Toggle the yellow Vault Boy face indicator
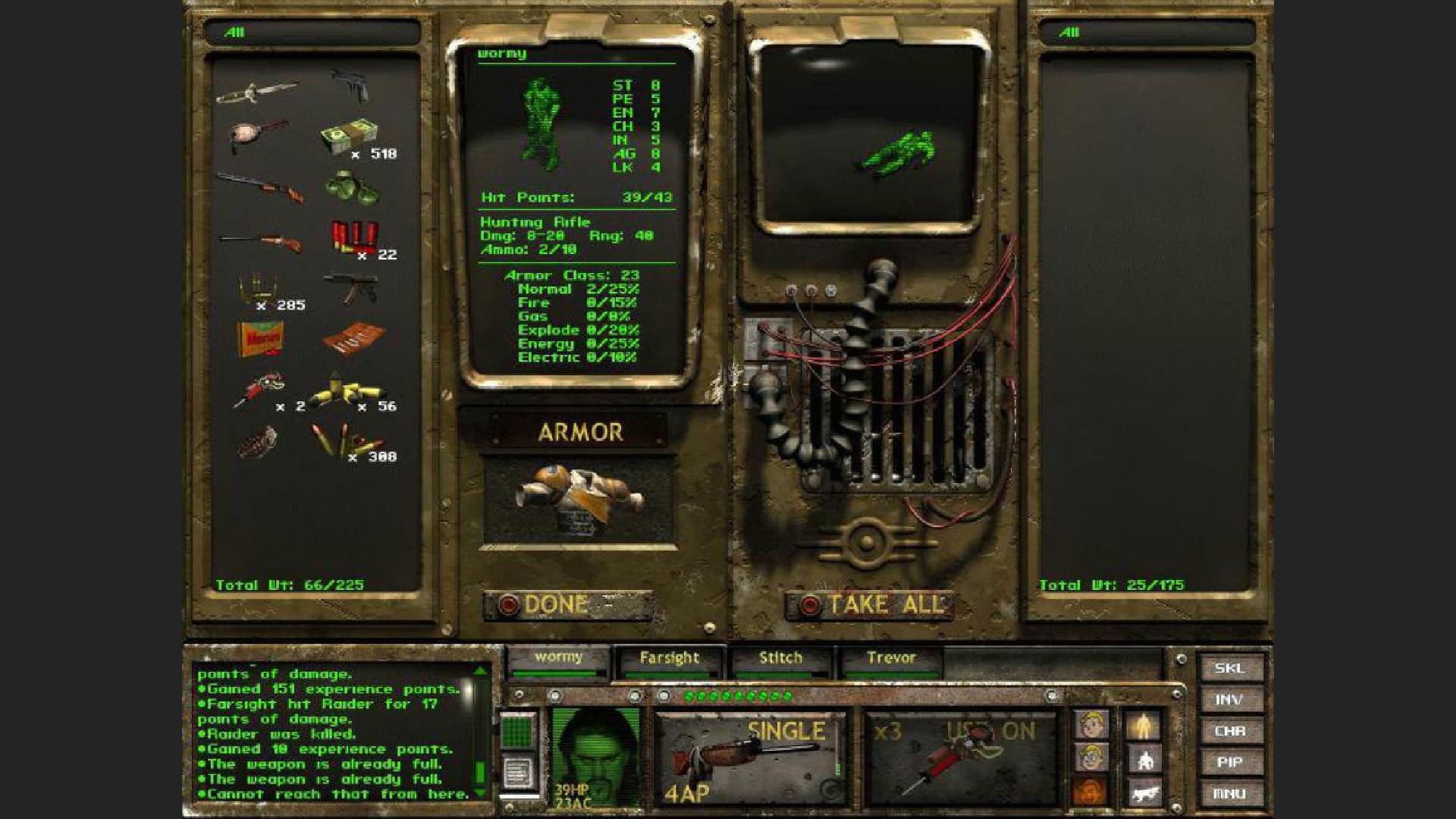The height and width of the screenshot is (819, 1456). (1090, 724)
